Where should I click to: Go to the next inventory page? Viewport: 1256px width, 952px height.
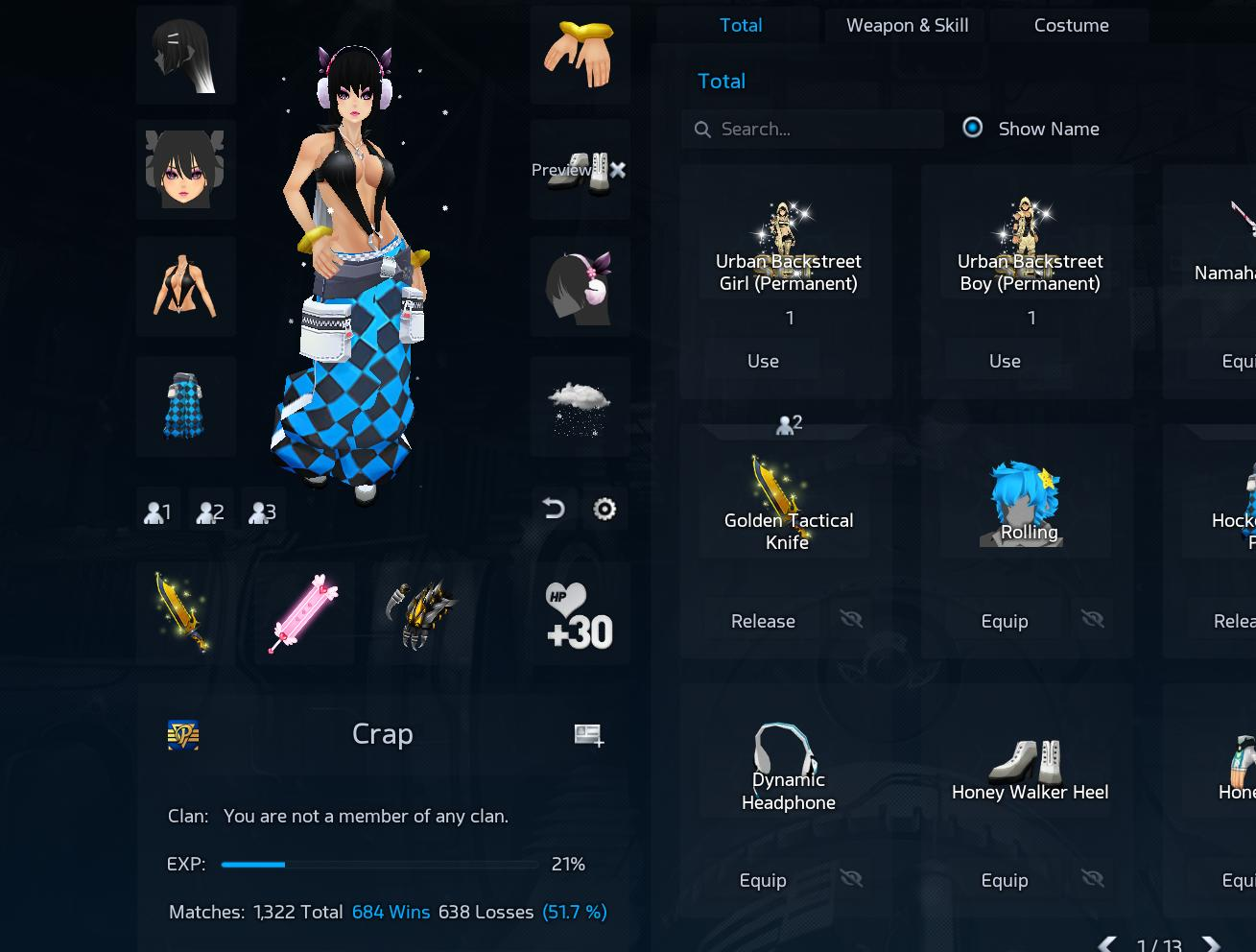click(x=1211, y=944)
